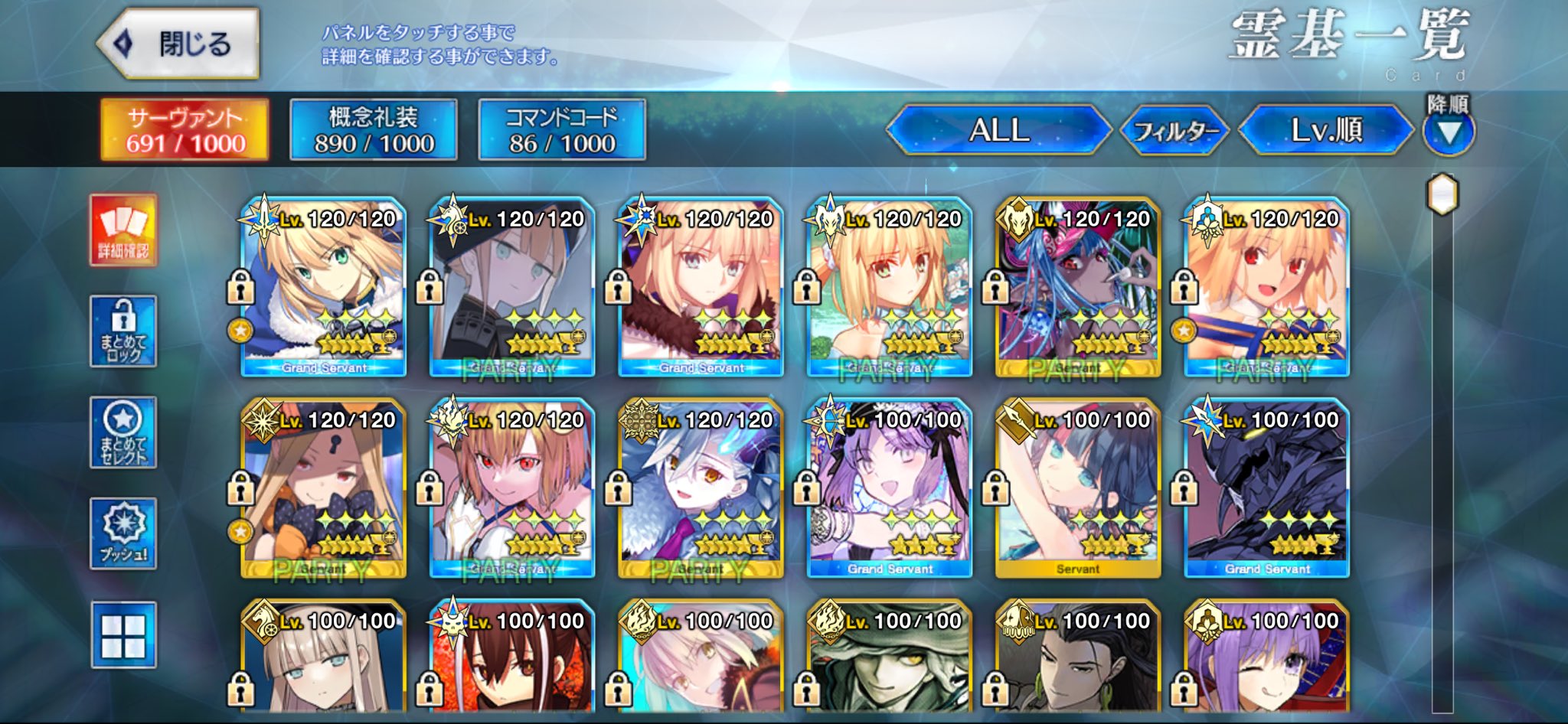The width and height of the screenshot is (1568, 724).
Task: Choose the dark-skinned blue-haired servant card
Action: pyautogui.click(x=1078, y=287)
